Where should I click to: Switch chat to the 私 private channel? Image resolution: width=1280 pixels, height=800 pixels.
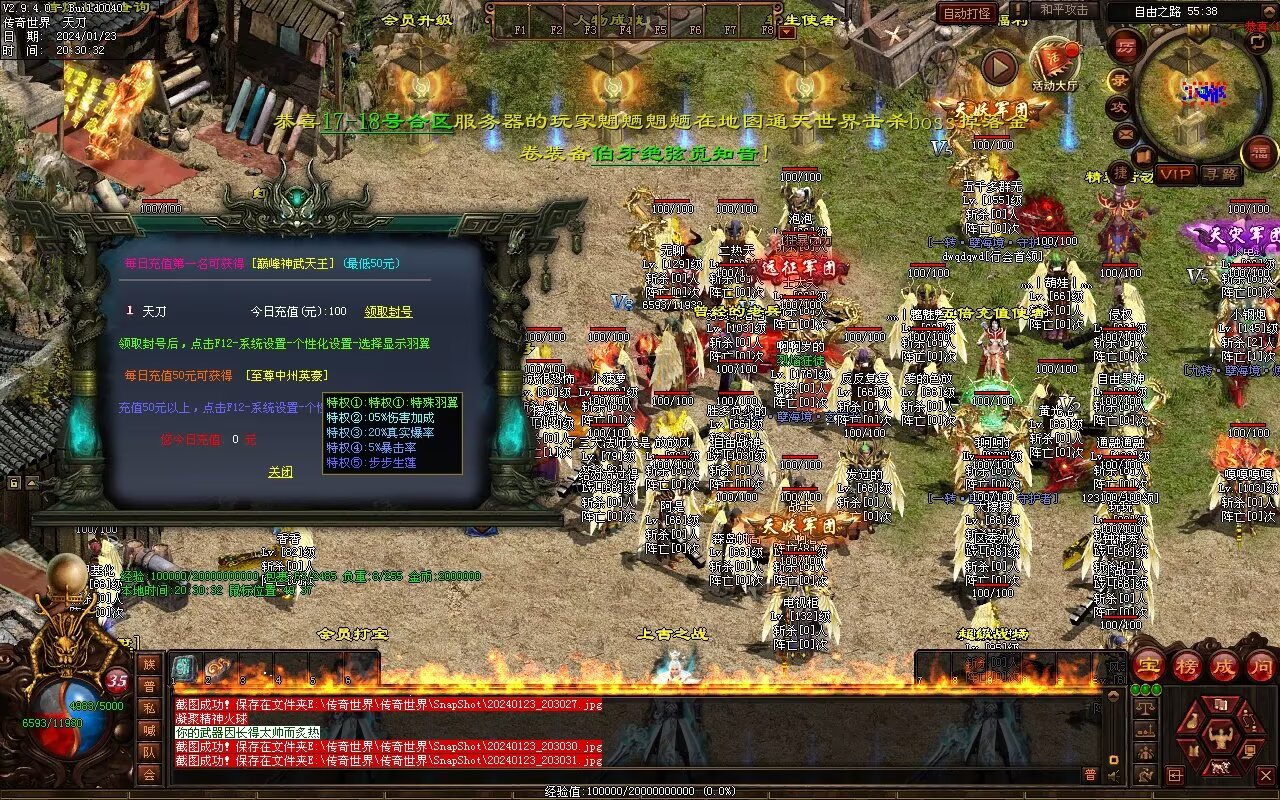(x=149, y=708)
